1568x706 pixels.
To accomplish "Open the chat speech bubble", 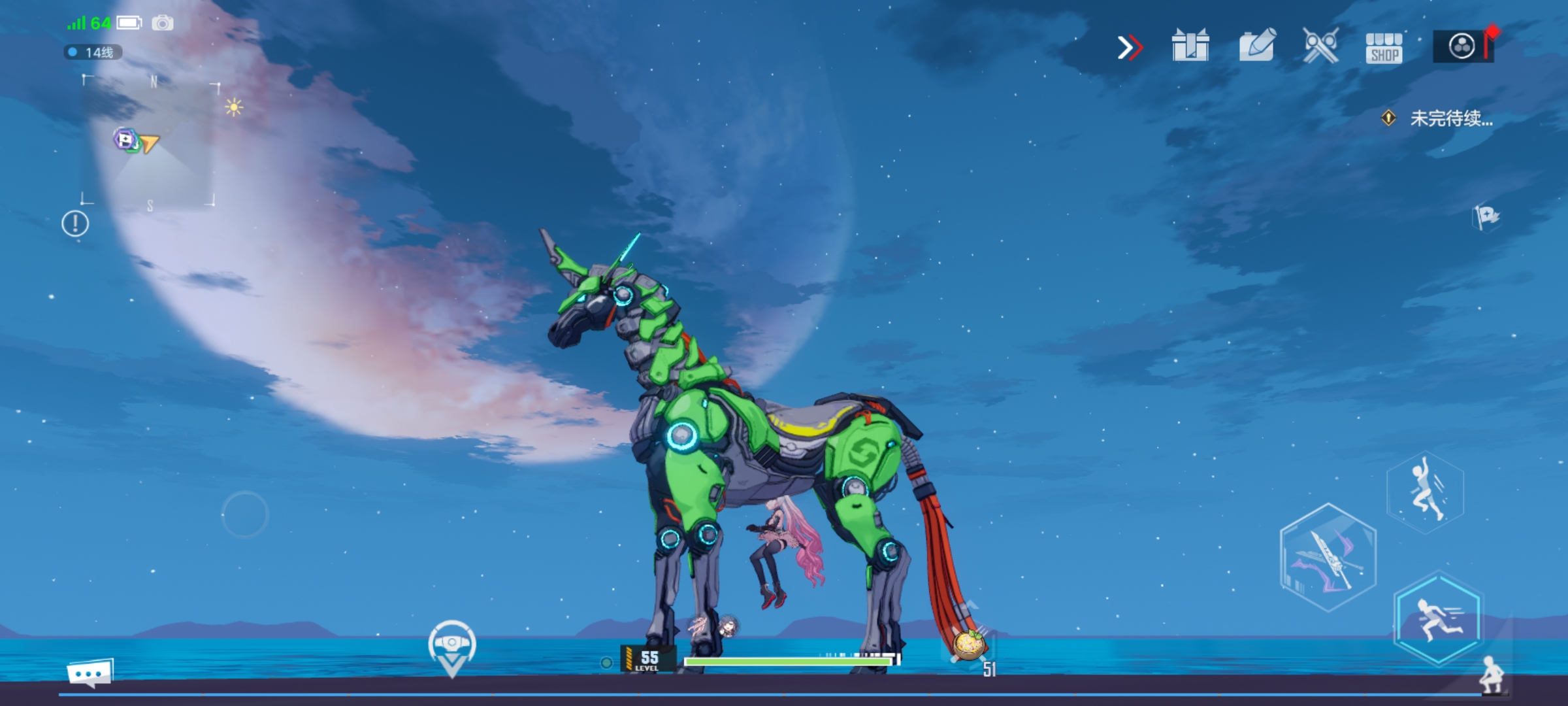I will 90,673.
